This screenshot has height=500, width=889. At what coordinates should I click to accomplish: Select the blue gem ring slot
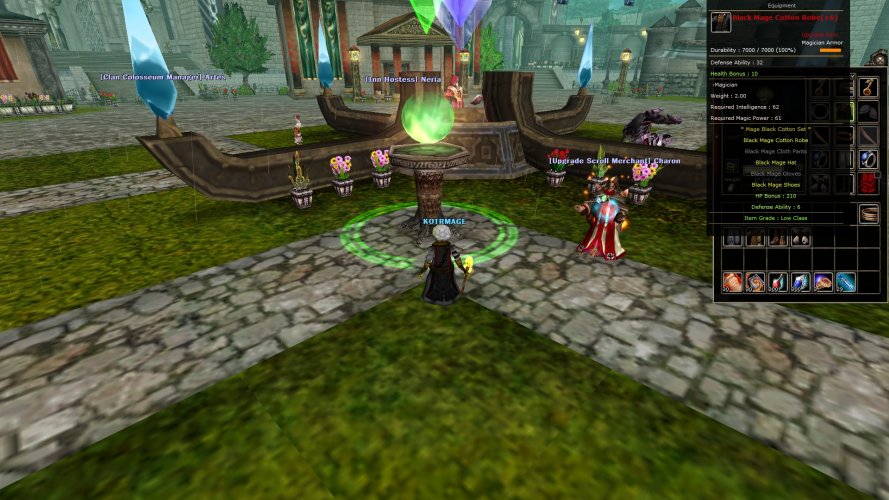(867, 158)
